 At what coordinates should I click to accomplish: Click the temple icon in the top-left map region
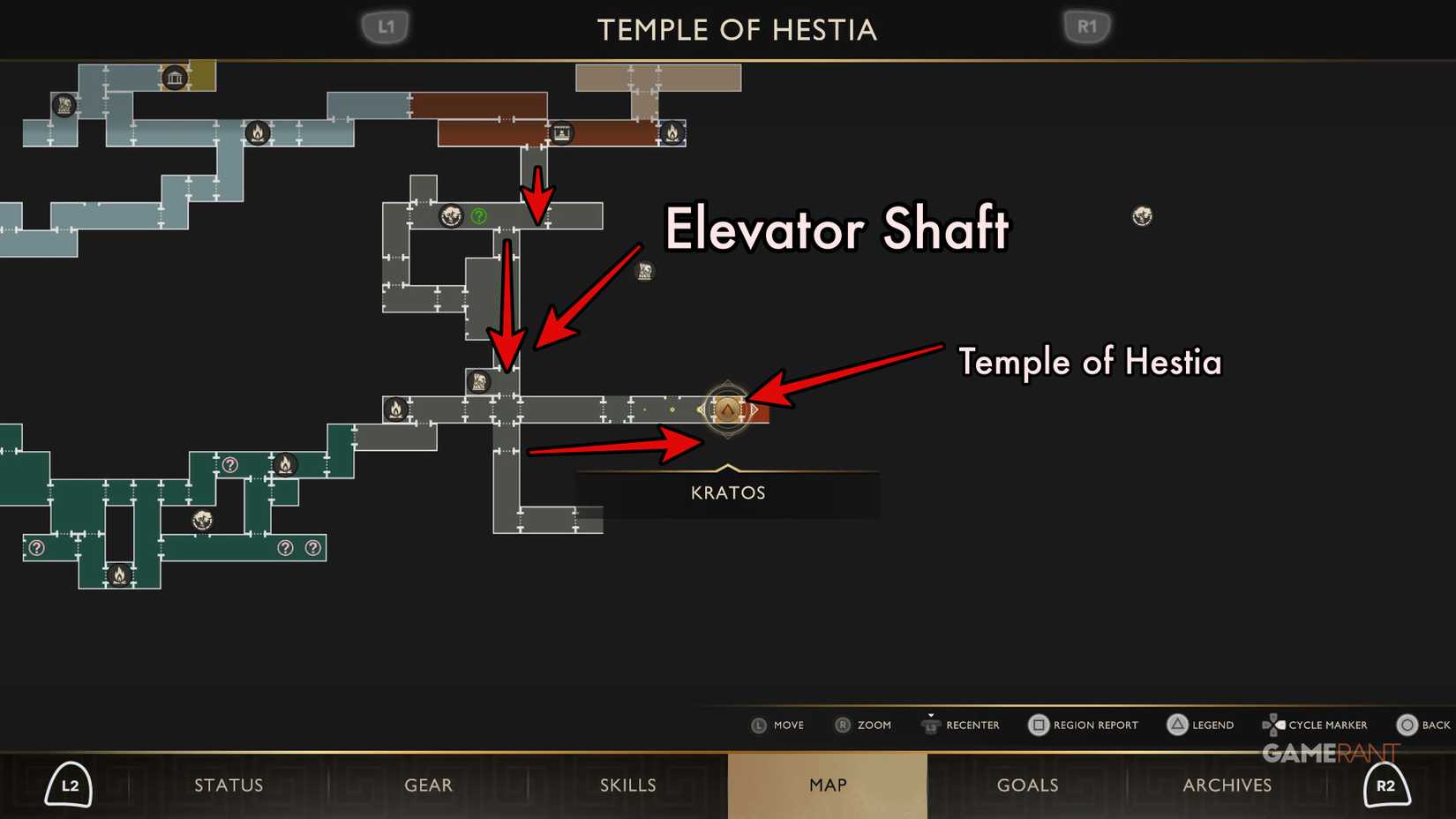[174, 78]
